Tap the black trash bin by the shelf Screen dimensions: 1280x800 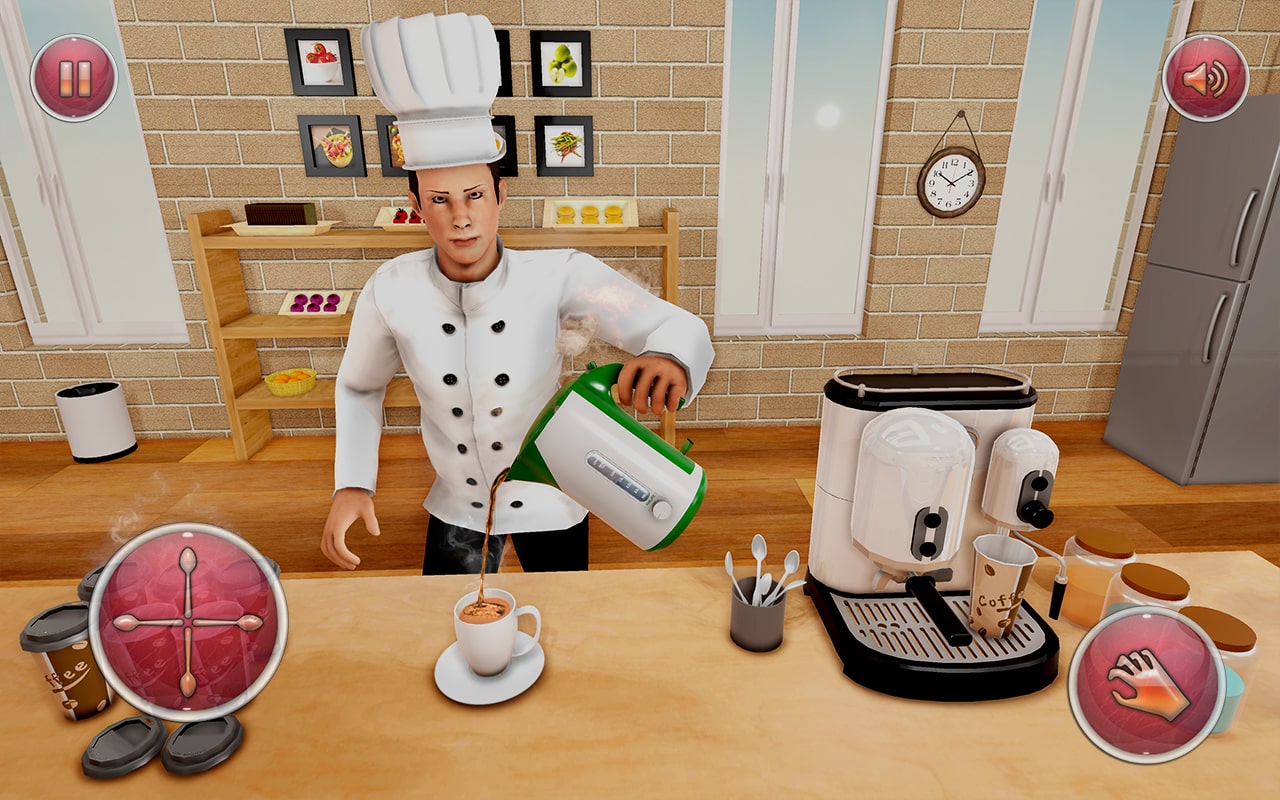click(x=95, y=420)
